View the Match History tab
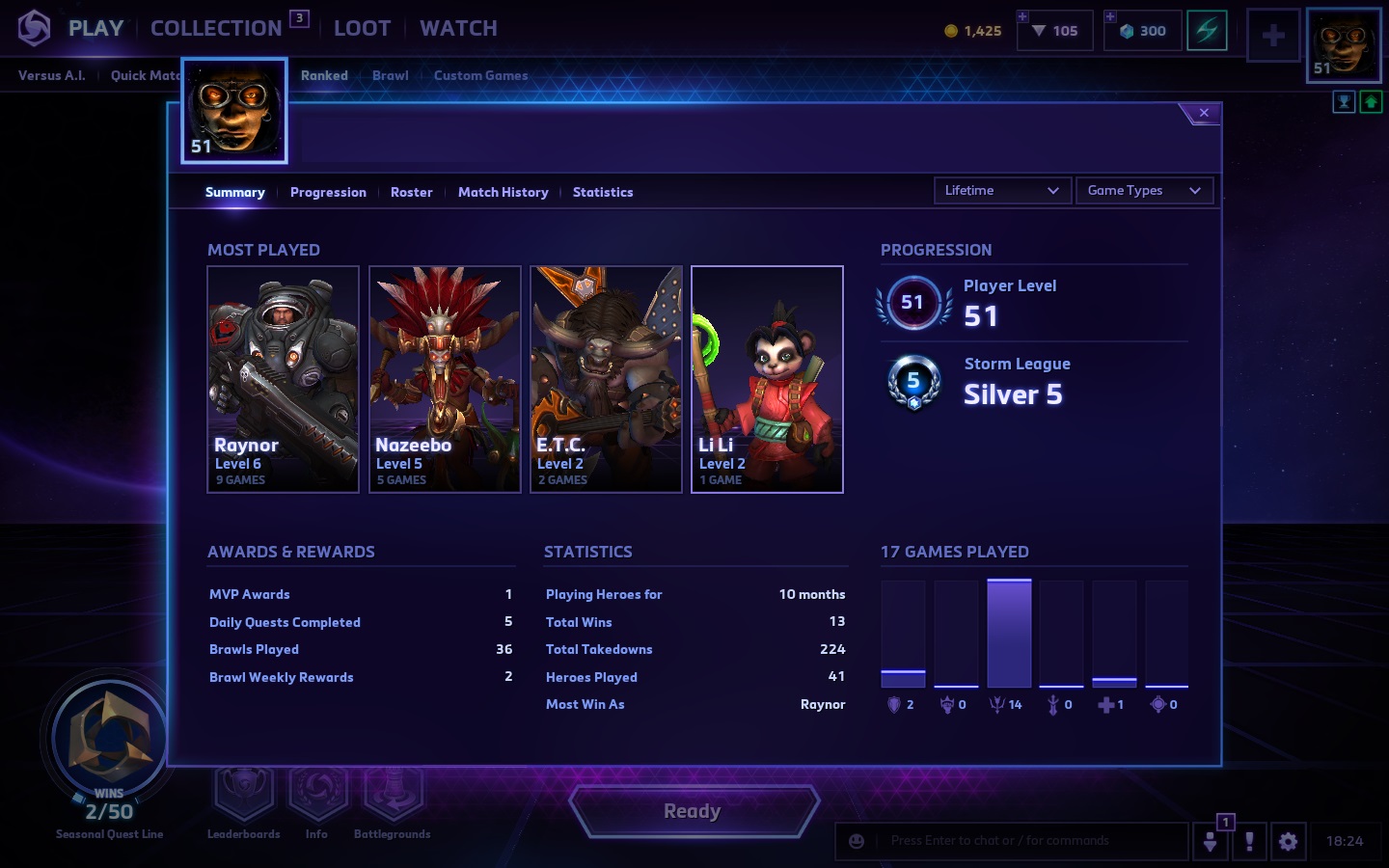 point(503,192)
